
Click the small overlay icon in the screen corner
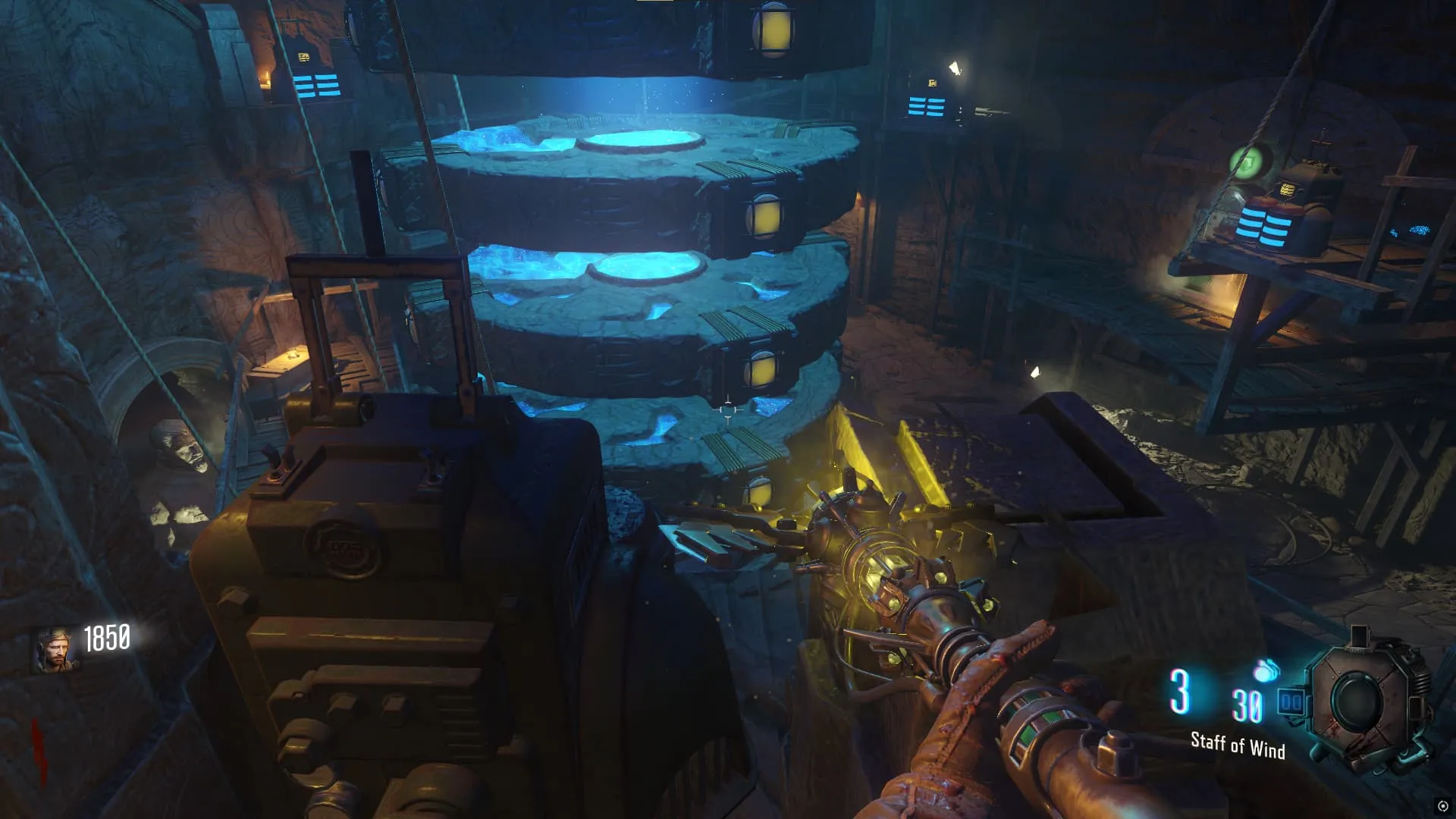[1442, 806]
